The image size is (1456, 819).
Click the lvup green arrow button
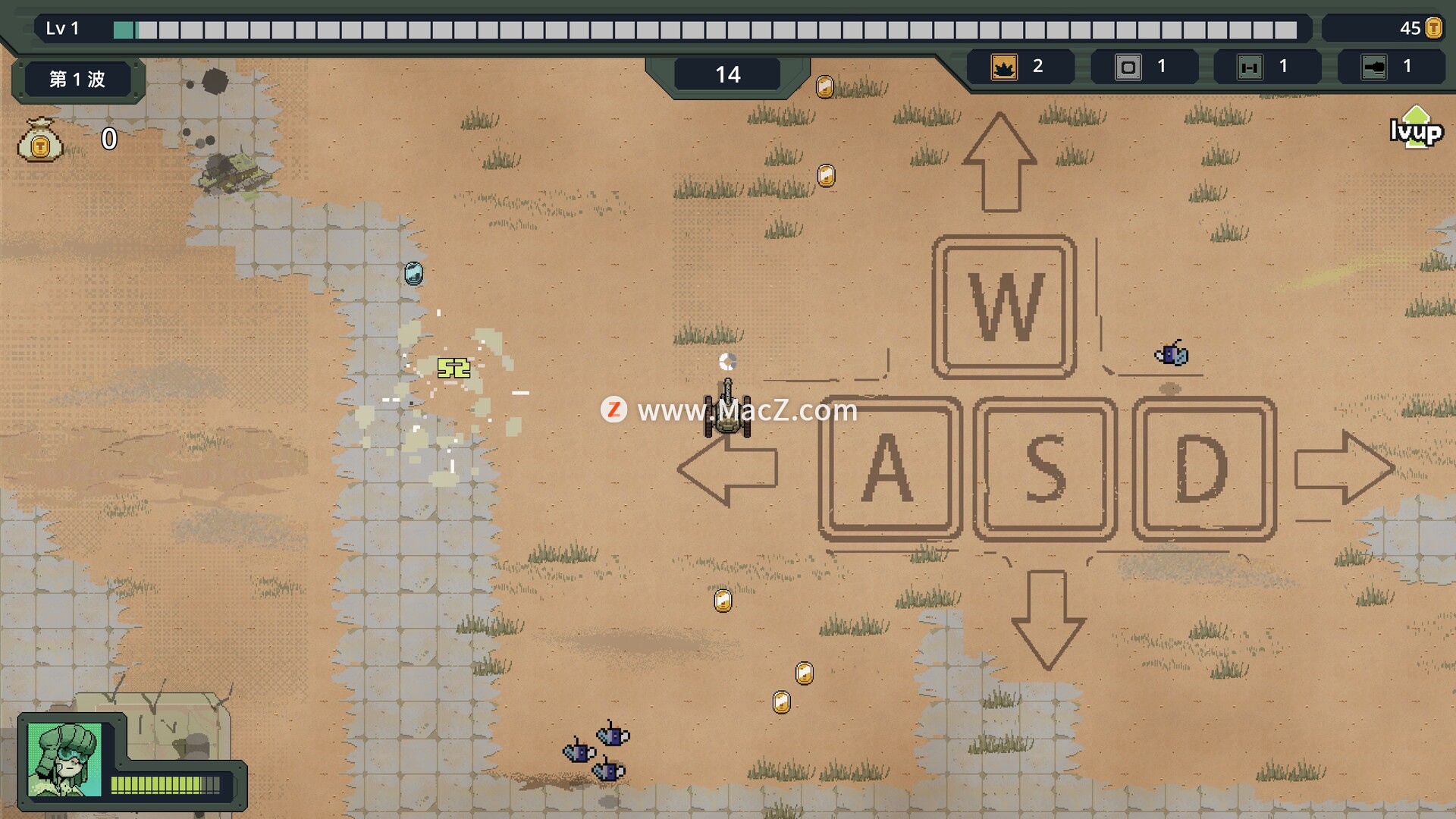pos(1416,129)
